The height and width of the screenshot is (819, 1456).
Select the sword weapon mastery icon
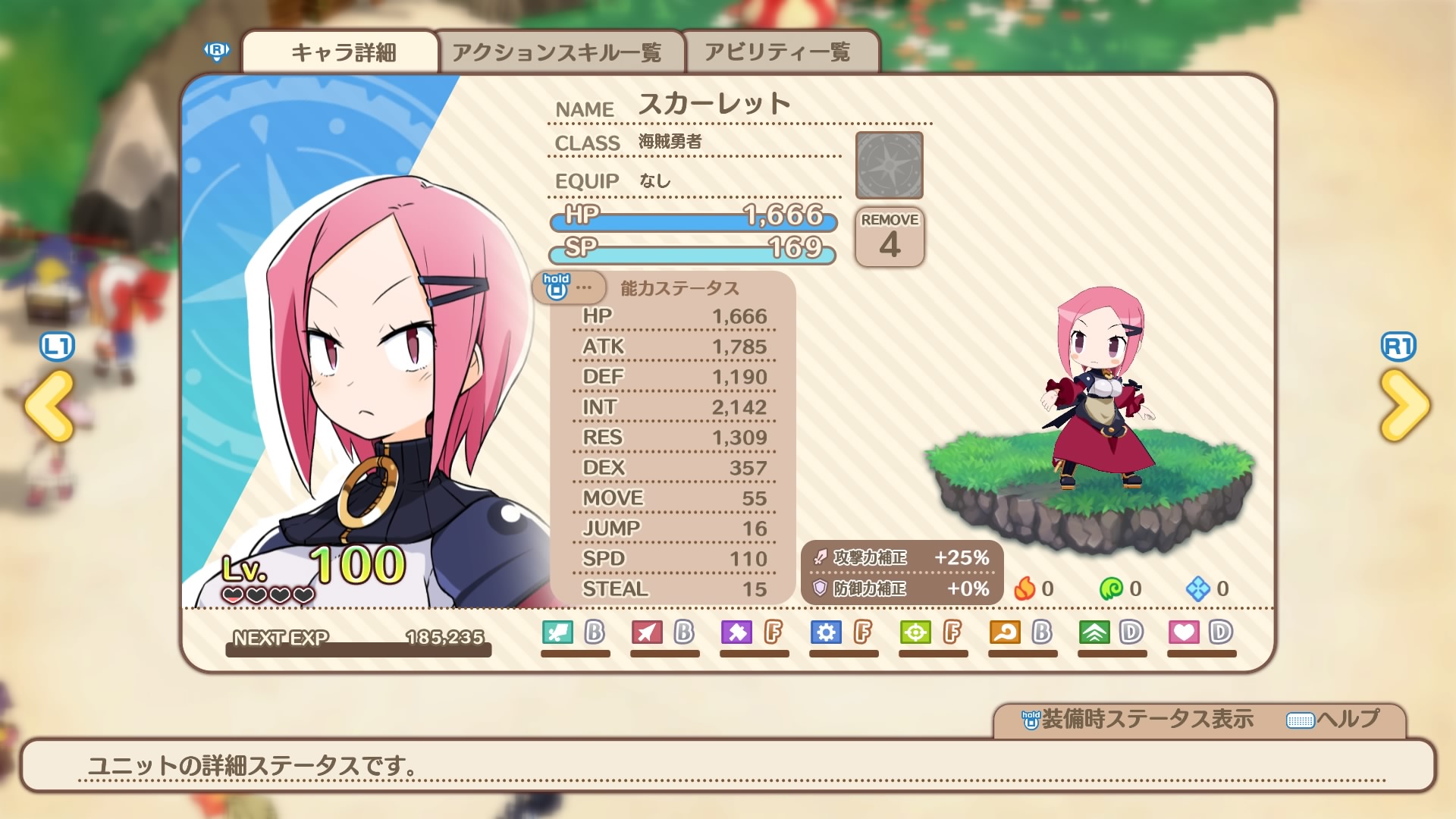[x=557, y=632]
